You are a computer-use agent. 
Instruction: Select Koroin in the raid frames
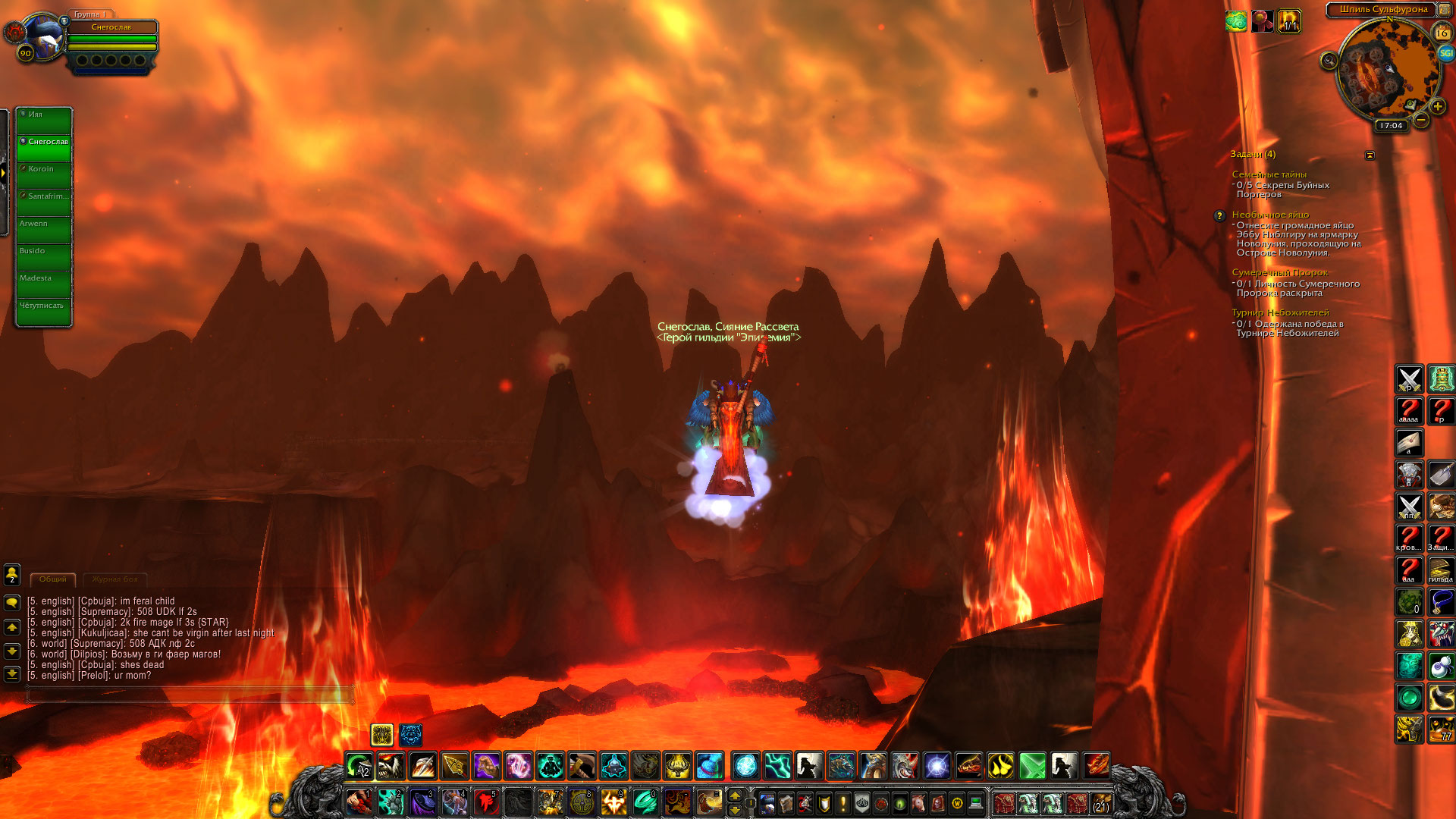click(x=45, y=175)
